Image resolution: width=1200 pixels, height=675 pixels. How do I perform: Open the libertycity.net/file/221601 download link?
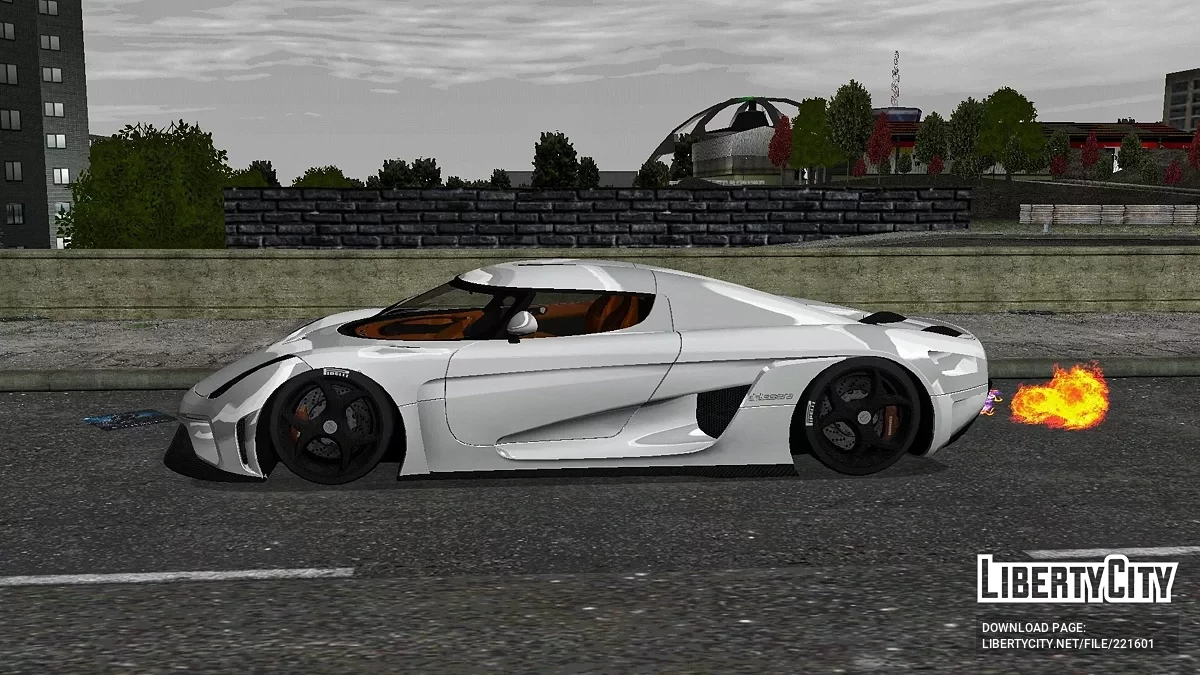[x=1067, y=643]
